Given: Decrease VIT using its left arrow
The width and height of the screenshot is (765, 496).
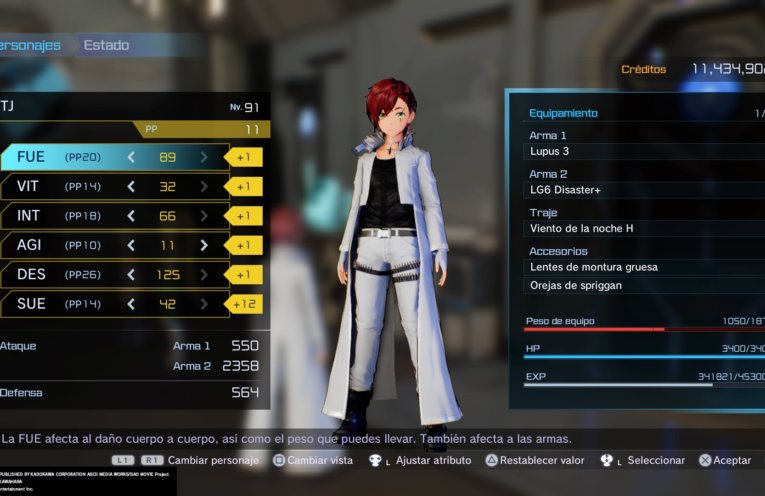Looking at the screenshot, I should tap(130, 186).
